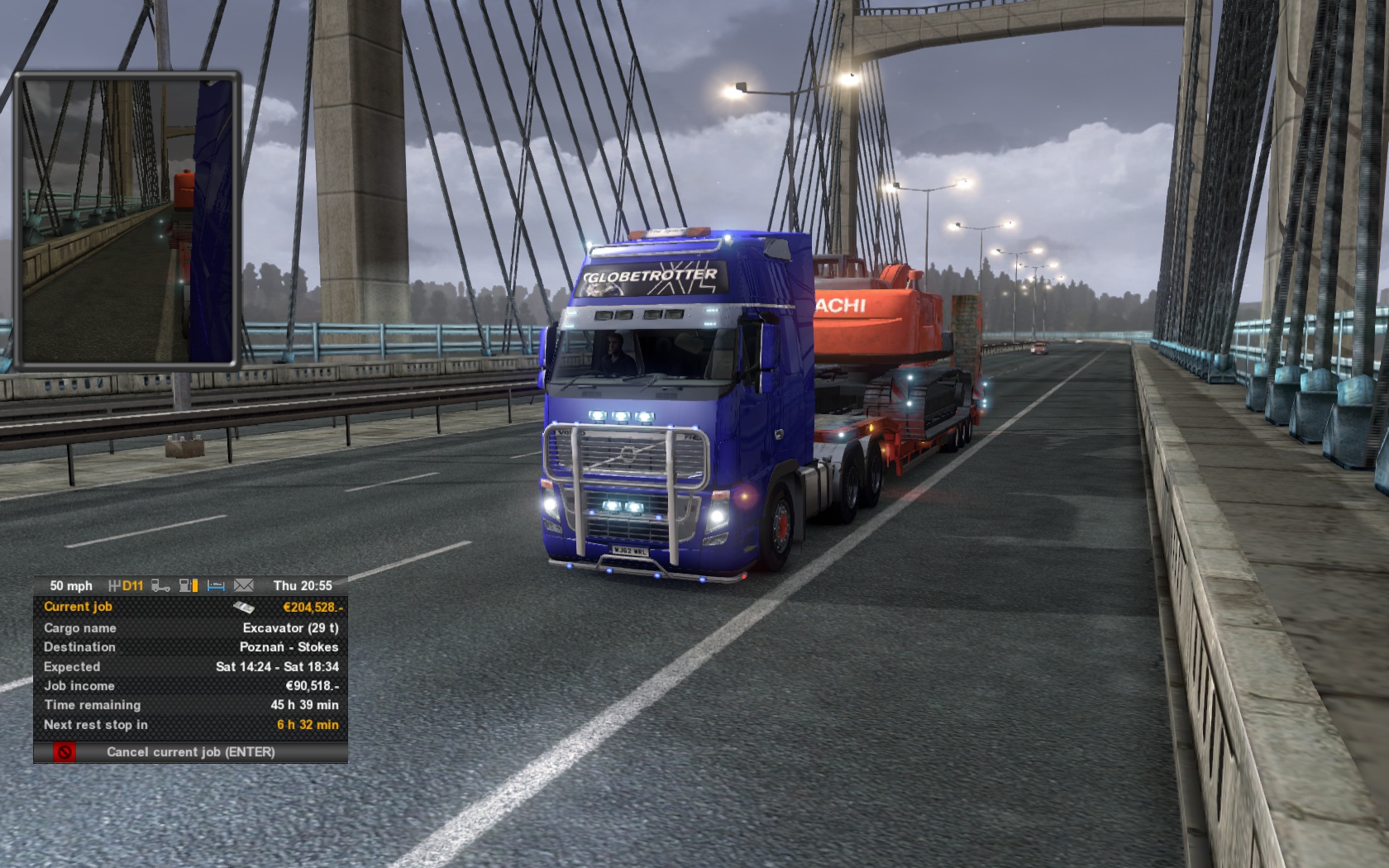Select the Current job header row
Screen dimensions: 1389x868
(x=191, y=607)
